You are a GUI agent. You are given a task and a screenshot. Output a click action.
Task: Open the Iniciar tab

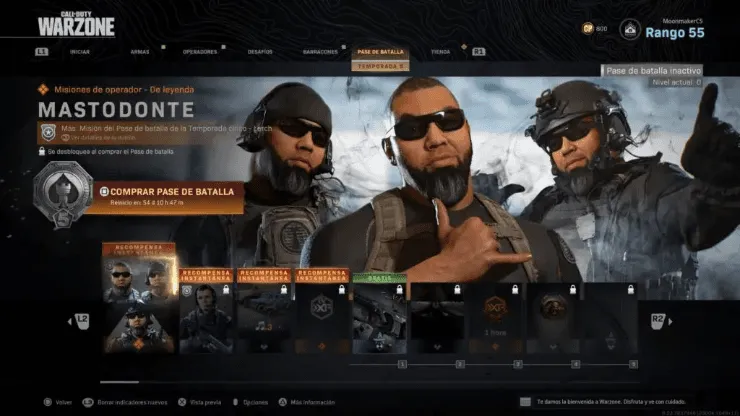pos(82,51)
